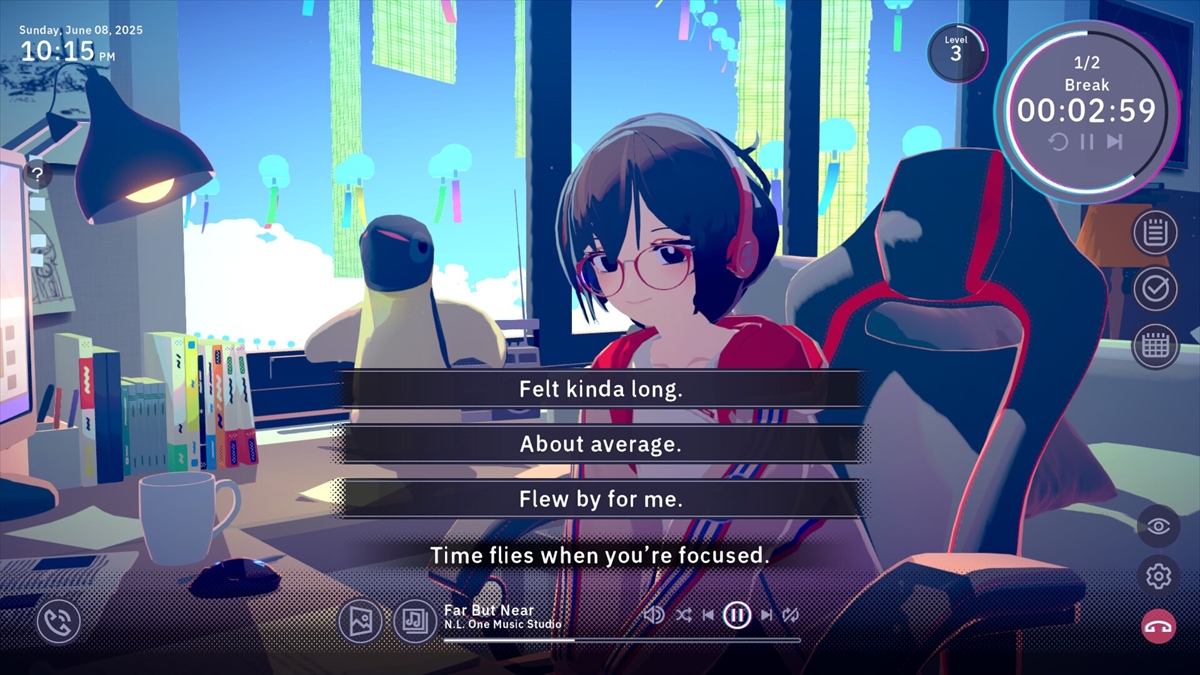
Task: Select the "About average." dialogue option
Action: (600, 444)
